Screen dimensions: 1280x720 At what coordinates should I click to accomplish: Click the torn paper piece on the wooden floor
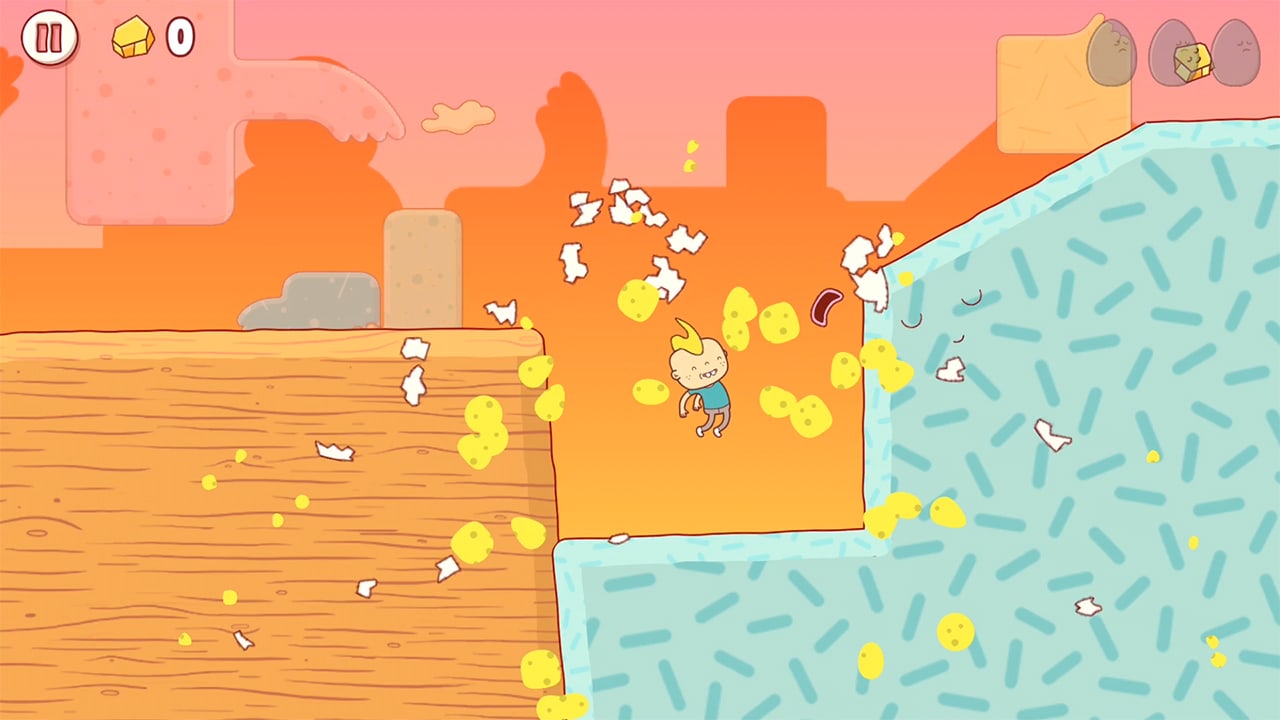(x=335, y=452)
